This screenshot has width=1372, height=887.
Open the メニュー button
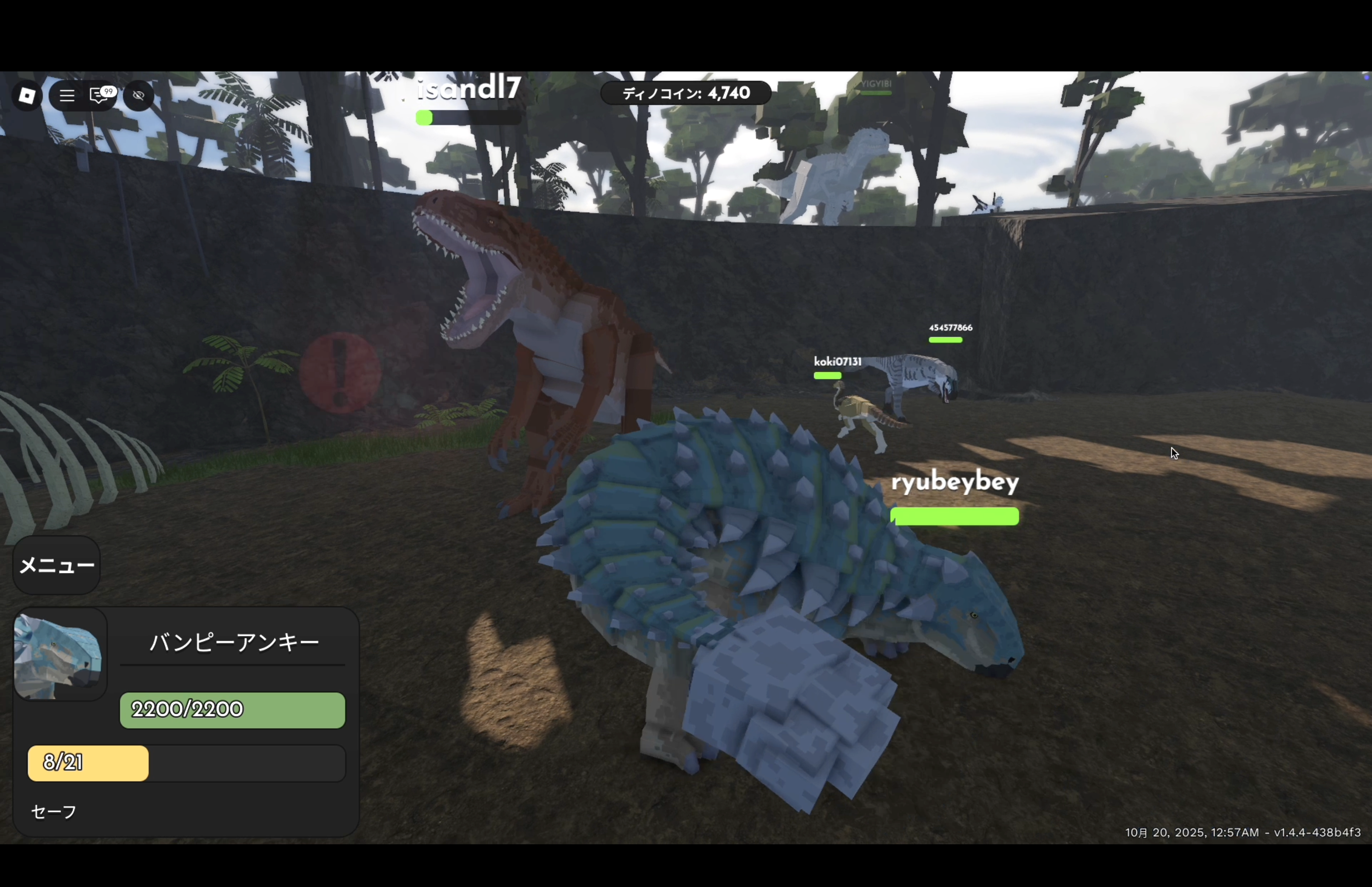pos(56,565)
